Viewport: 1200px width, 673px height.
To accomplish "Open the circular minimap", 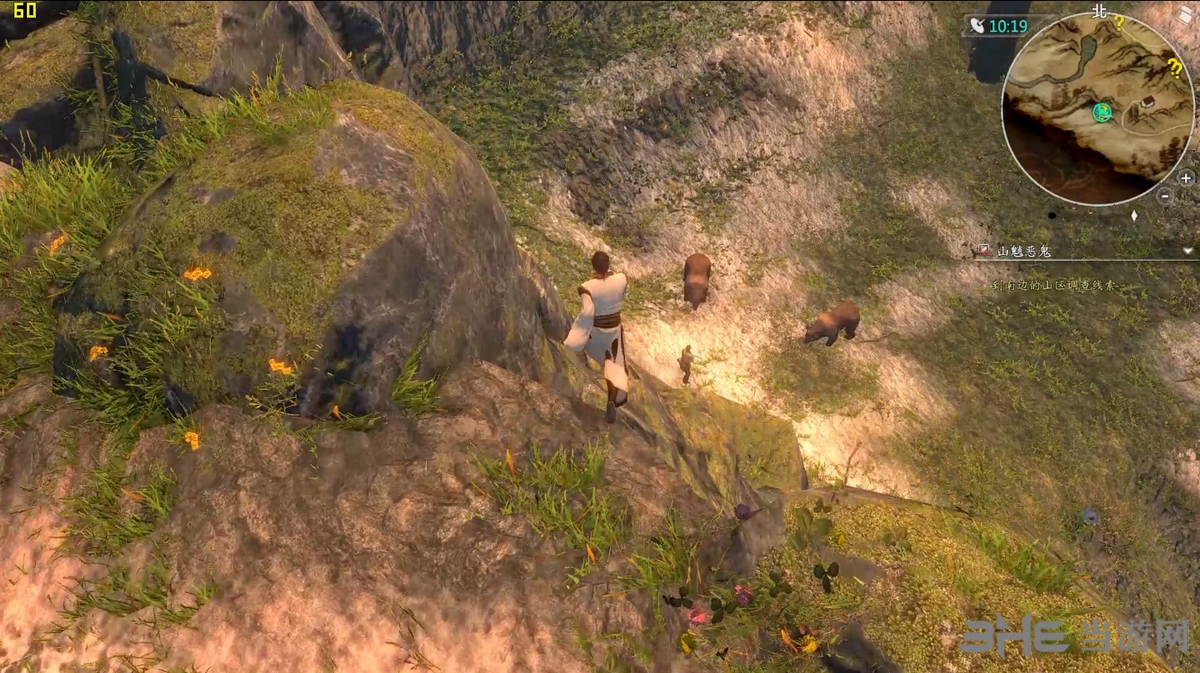I will (x=1097, y=108).
